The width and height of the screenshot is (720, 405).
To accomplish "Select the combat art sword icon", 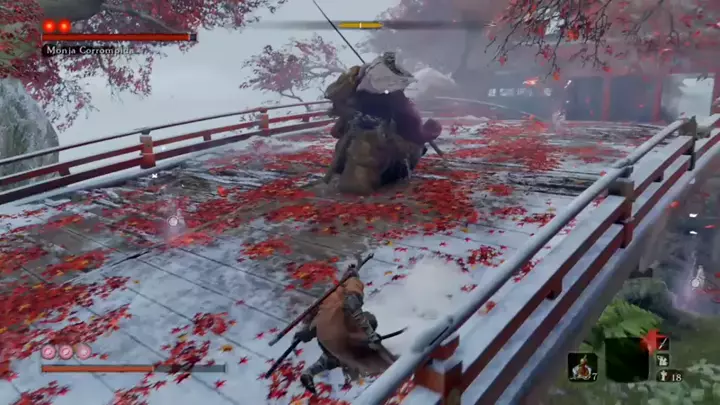I will tap(662, 343).
